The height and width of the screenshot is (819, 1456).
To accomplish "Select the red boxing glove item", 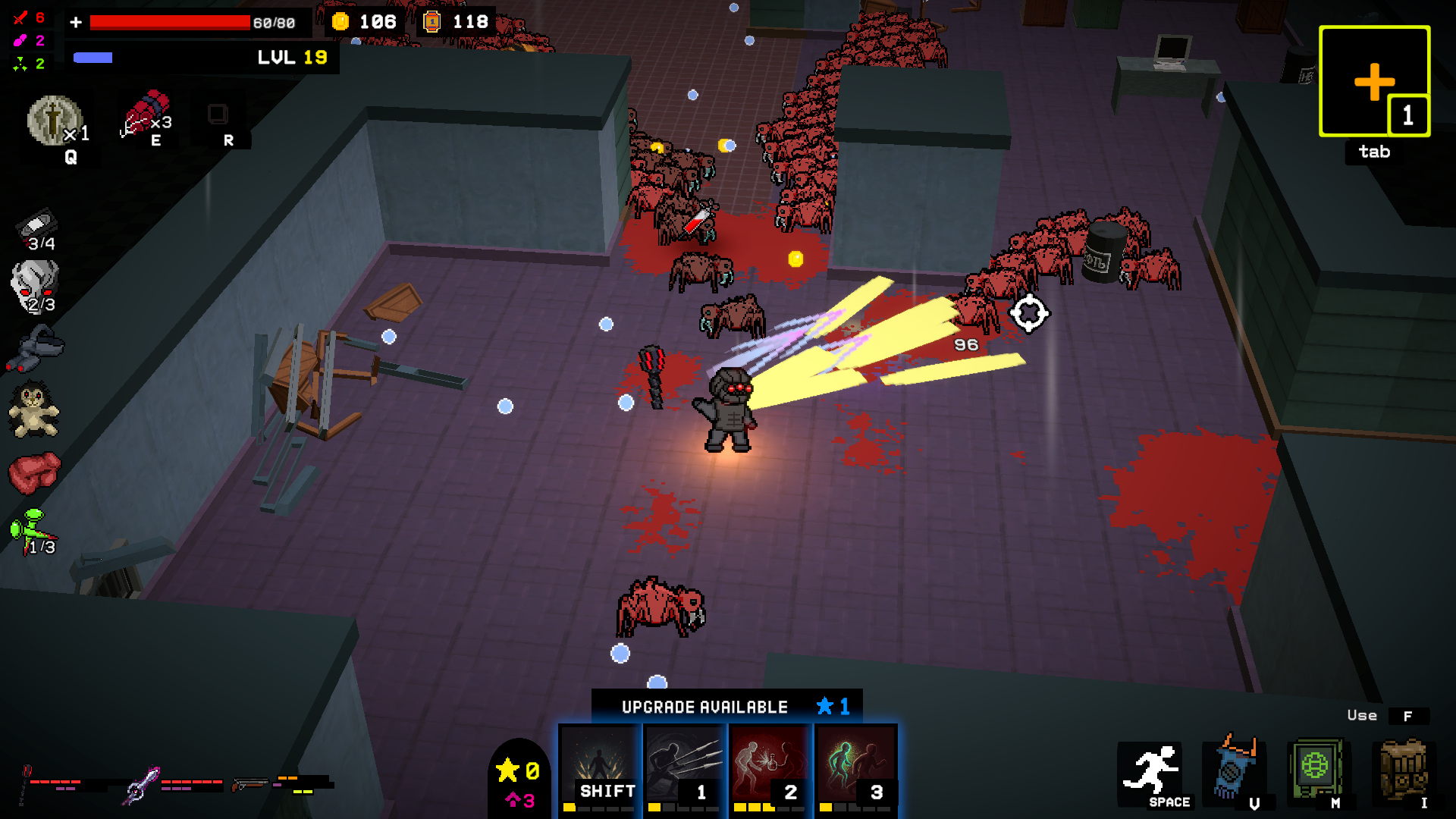I will tap(33, 472).
